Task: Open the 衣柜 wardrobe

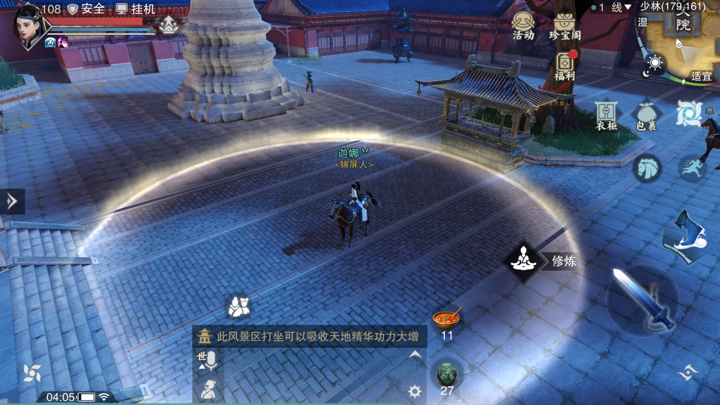Action: pos(607,116)
